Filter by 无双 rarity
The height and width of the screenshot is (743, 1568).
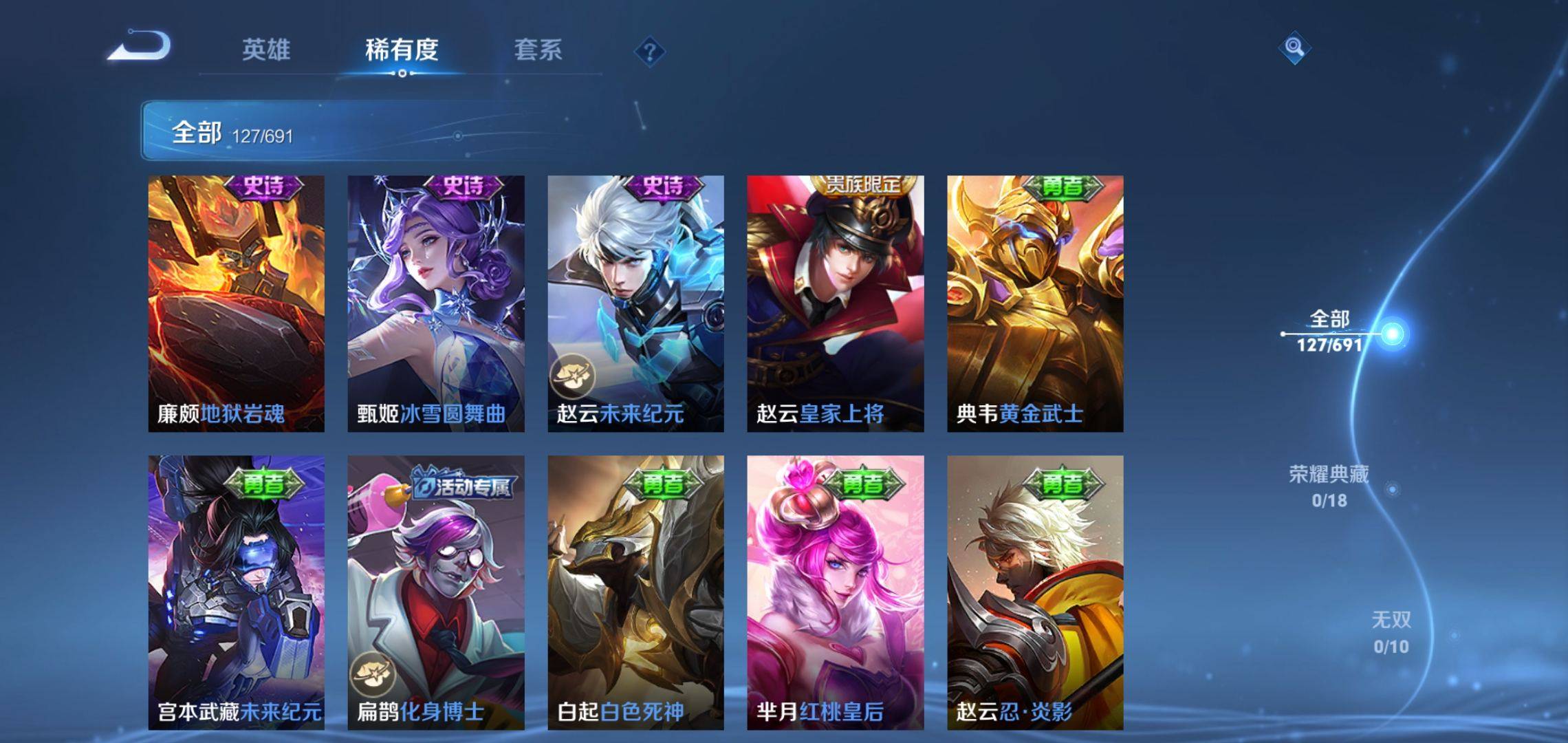click(x=1391, y=632)
